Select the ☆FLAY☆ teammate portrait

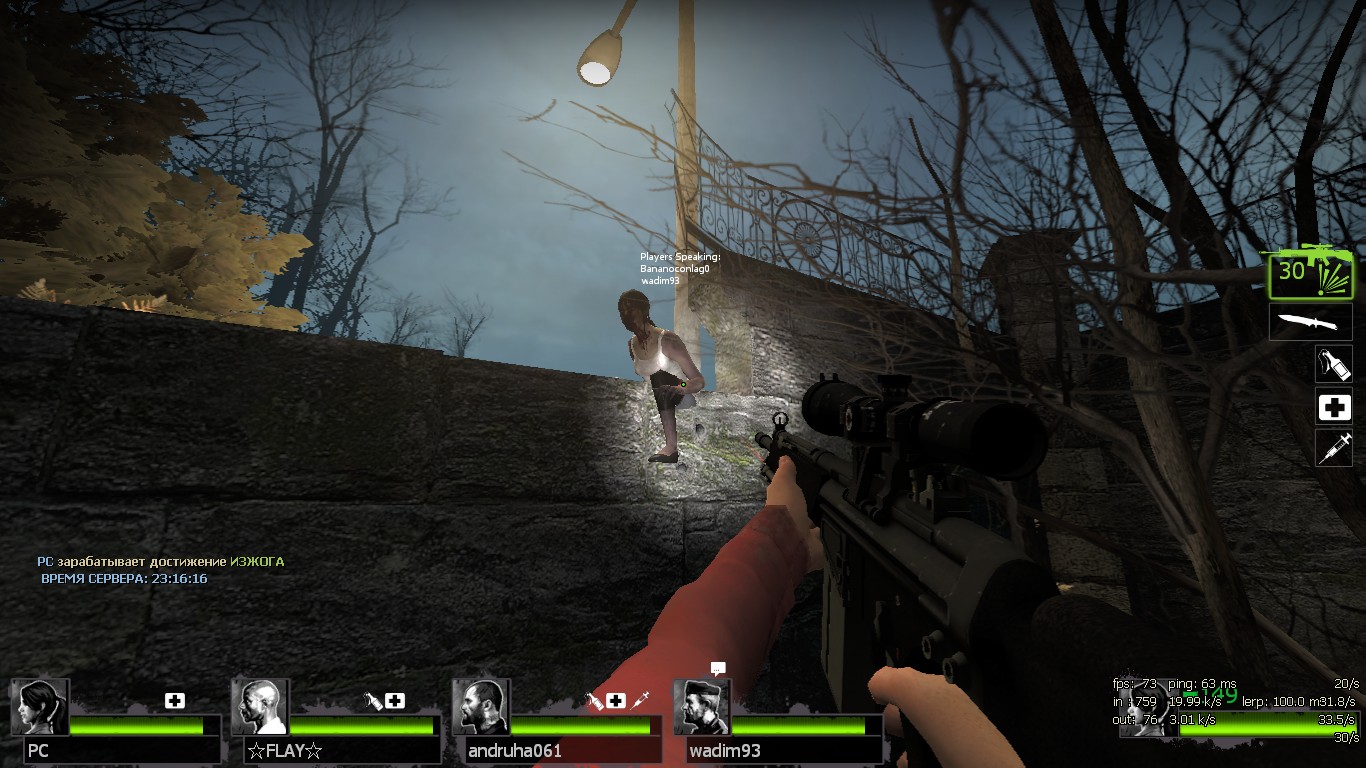(x=260, y=707)
